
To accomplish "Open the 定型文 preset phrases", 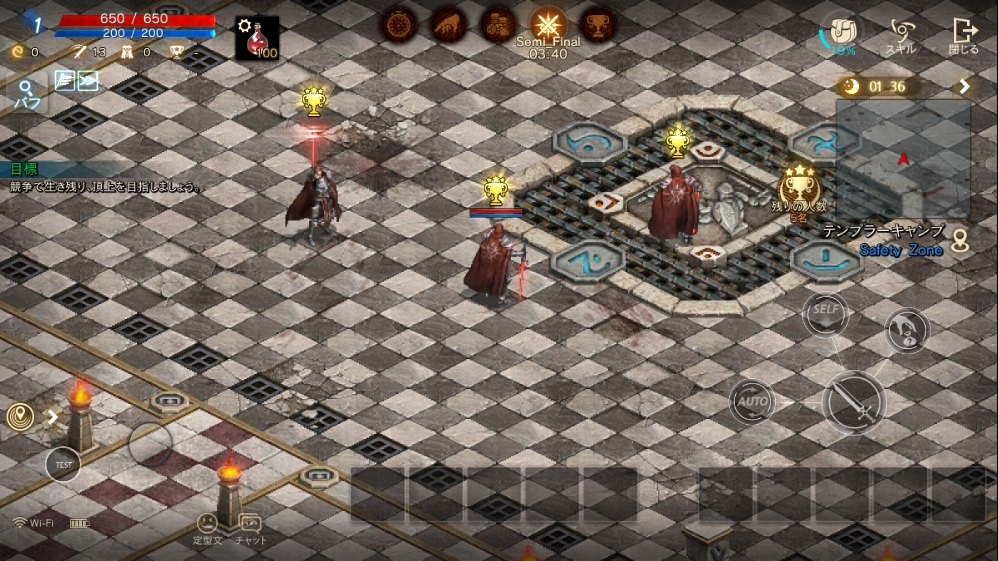I will tap(207, 527).
